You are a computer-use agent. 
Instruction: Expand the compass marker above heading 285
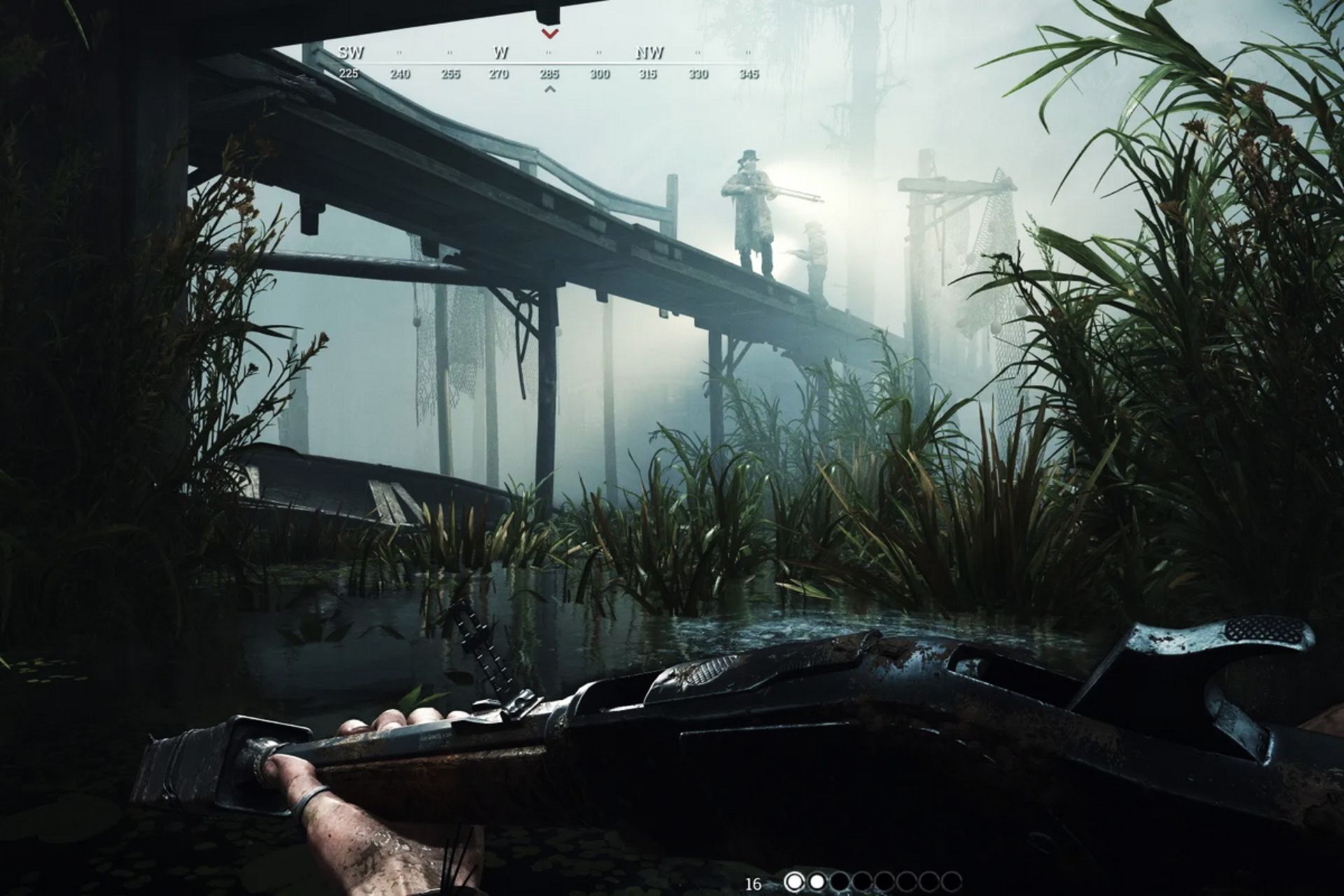pos(549,34)
